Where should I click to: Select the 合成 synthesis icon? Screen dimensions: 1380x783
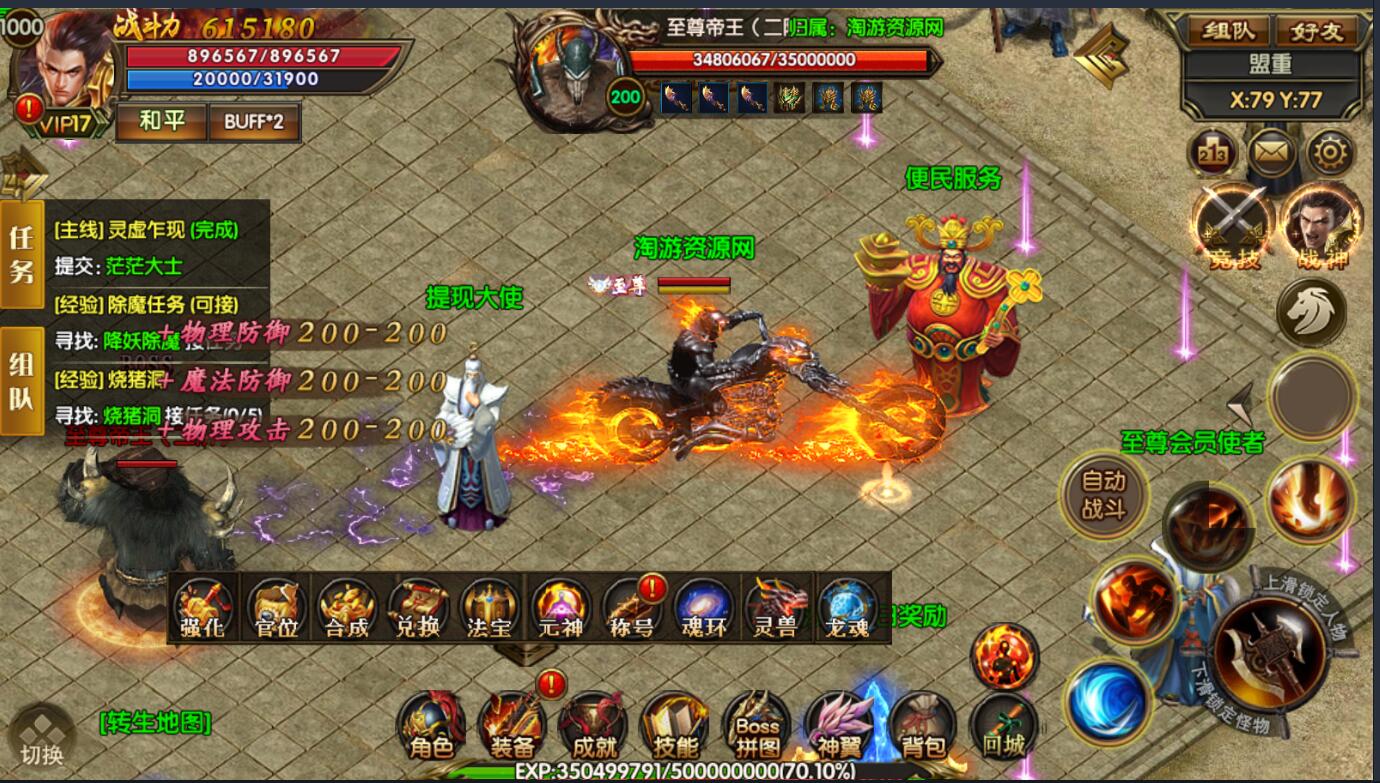347,608
